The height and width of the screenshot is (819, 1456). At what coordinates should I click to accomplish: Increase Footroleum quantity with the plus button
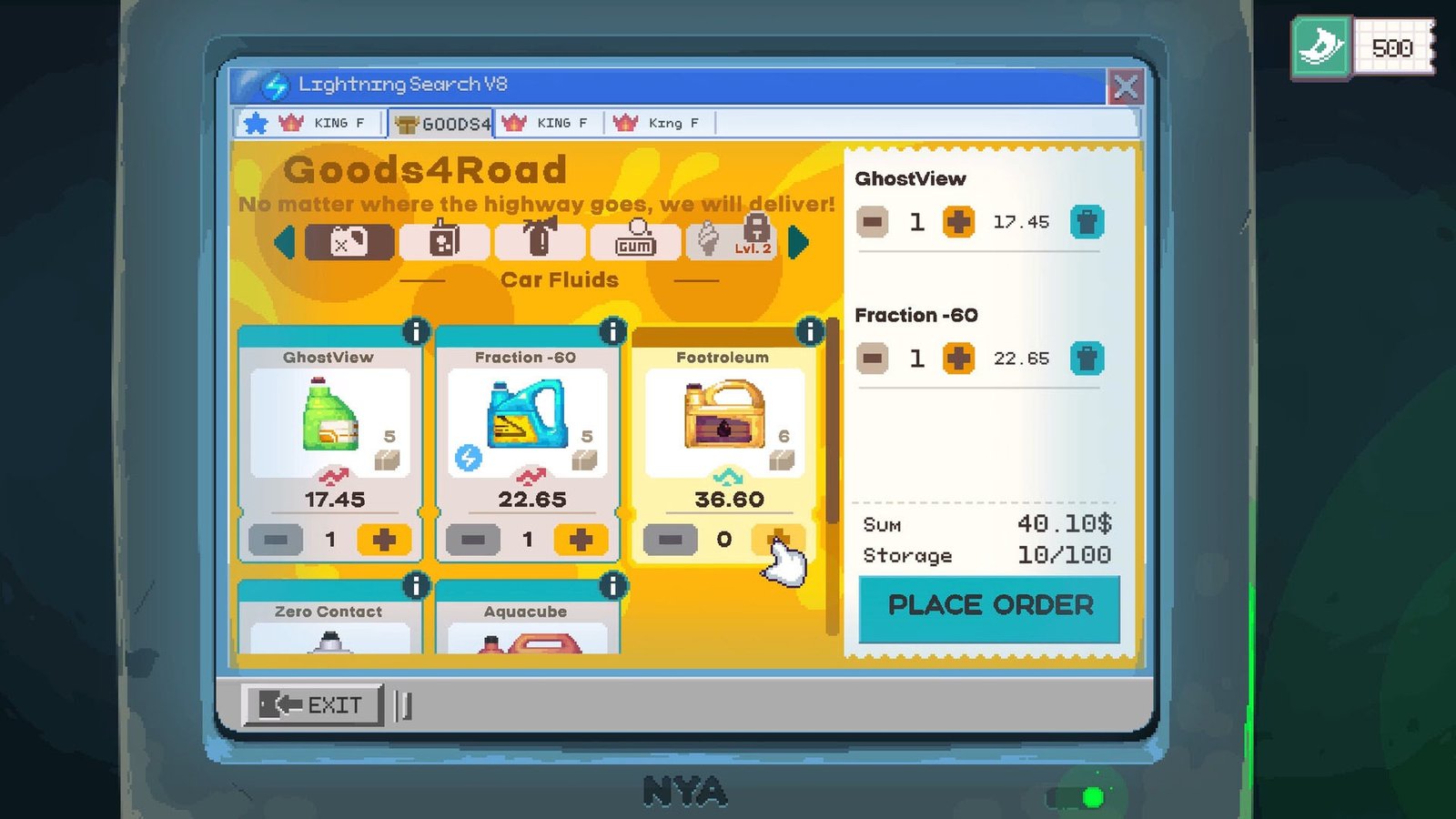click(778, 539)
